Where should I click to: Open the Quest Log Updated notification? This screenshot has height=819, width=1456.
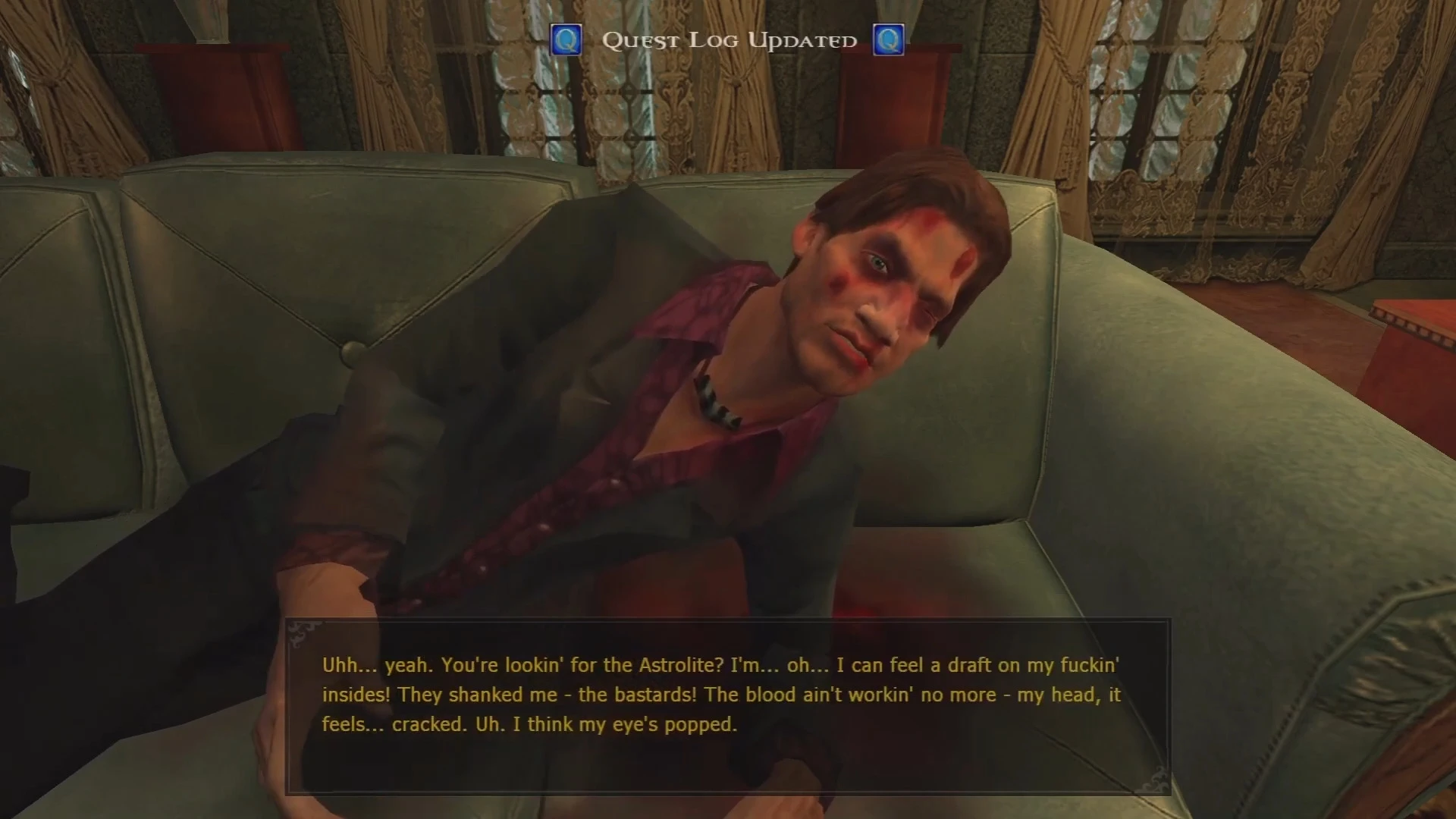[x=728, y=40]
